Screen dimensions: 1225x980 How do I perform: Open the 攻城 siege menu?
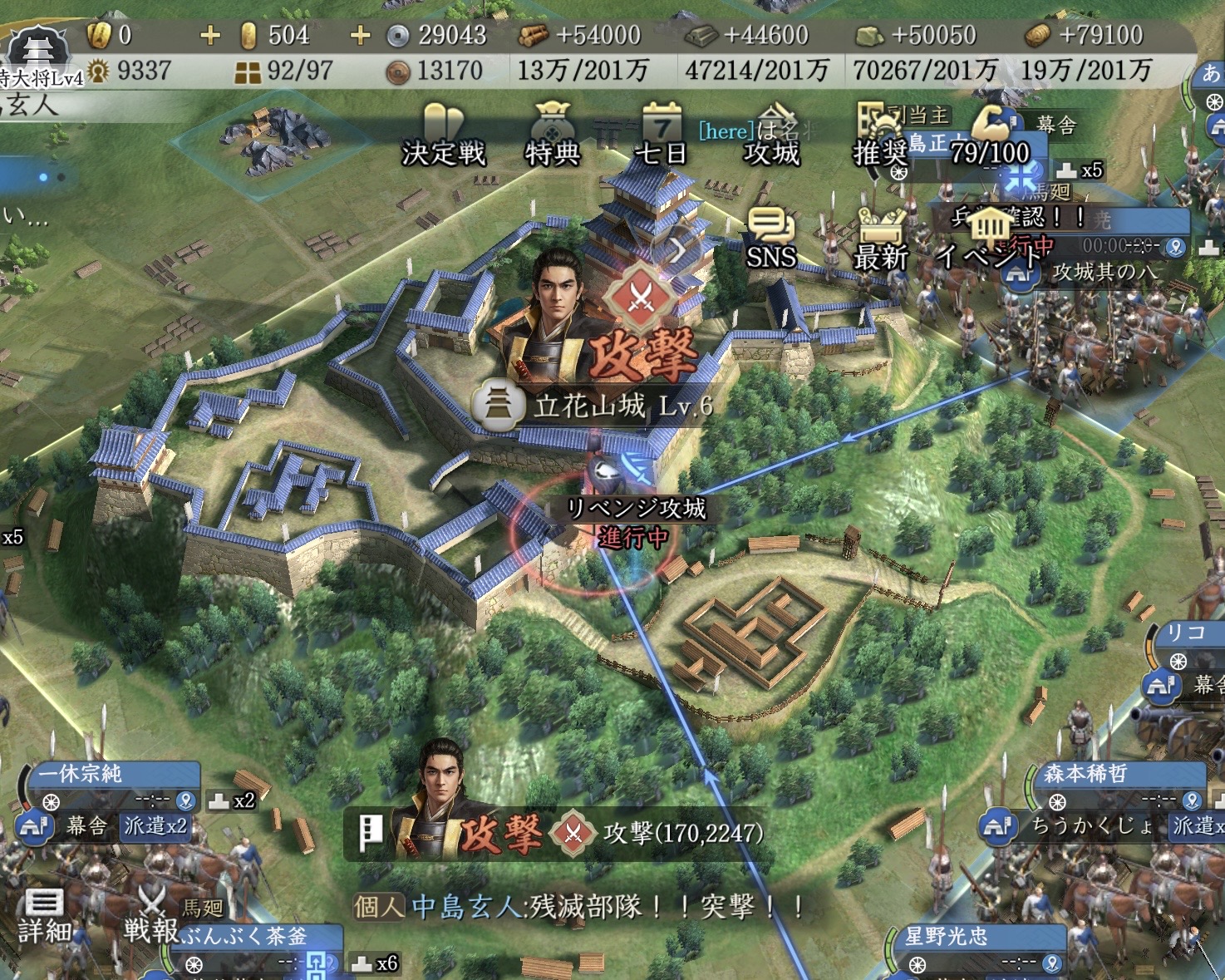[x=772, y=135]
